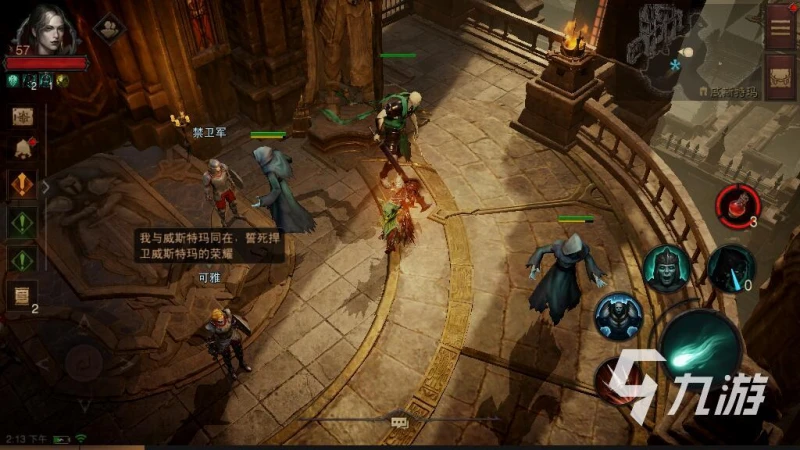
Task: Select the orange exclamation quest tracker
Action: [x=22, y=185]
